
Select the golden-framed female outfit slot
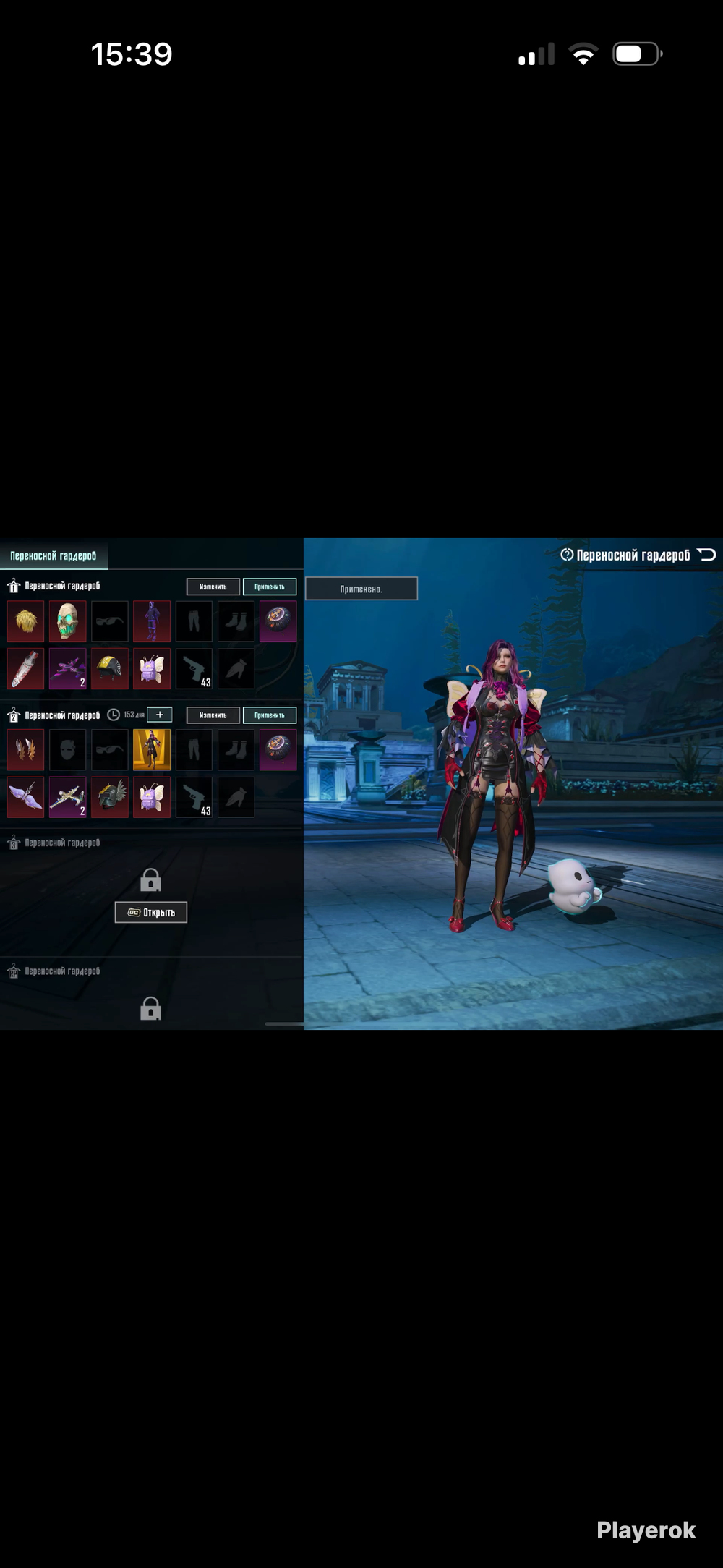(152, 749)
